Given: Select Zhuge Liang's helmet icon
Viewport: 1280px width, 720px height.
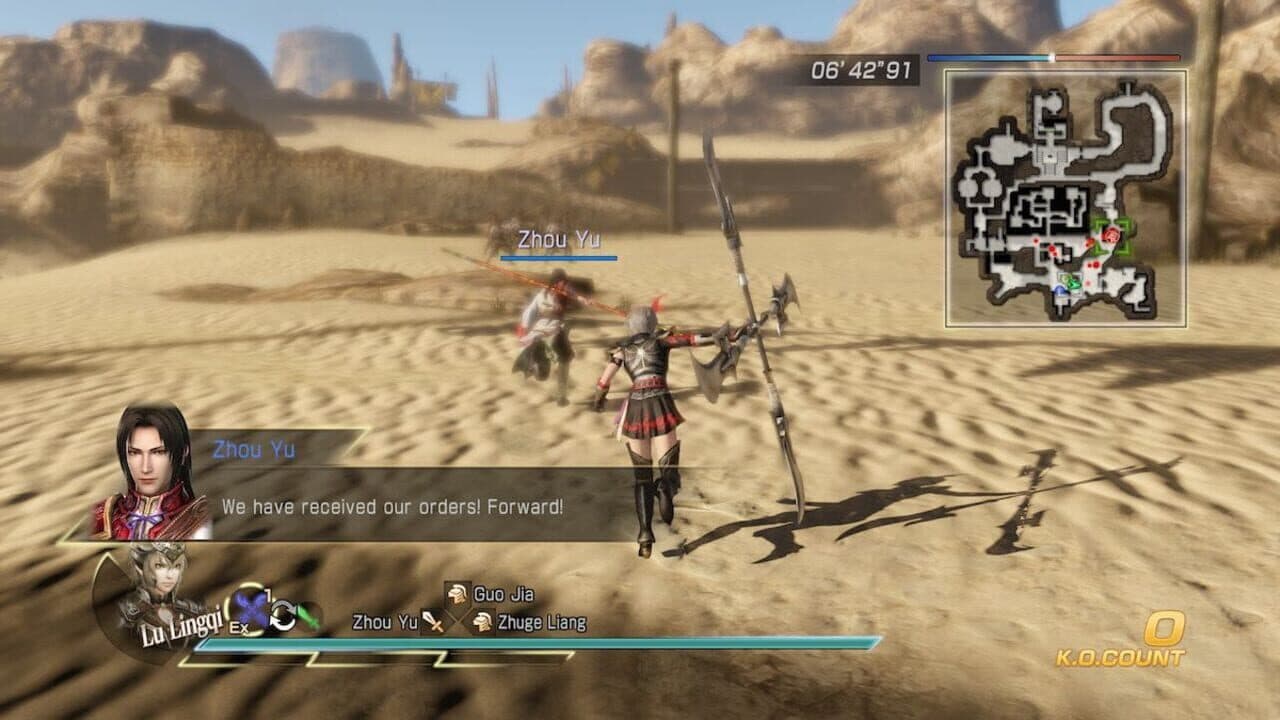Looking at the screenshot, I should (483, 622).
